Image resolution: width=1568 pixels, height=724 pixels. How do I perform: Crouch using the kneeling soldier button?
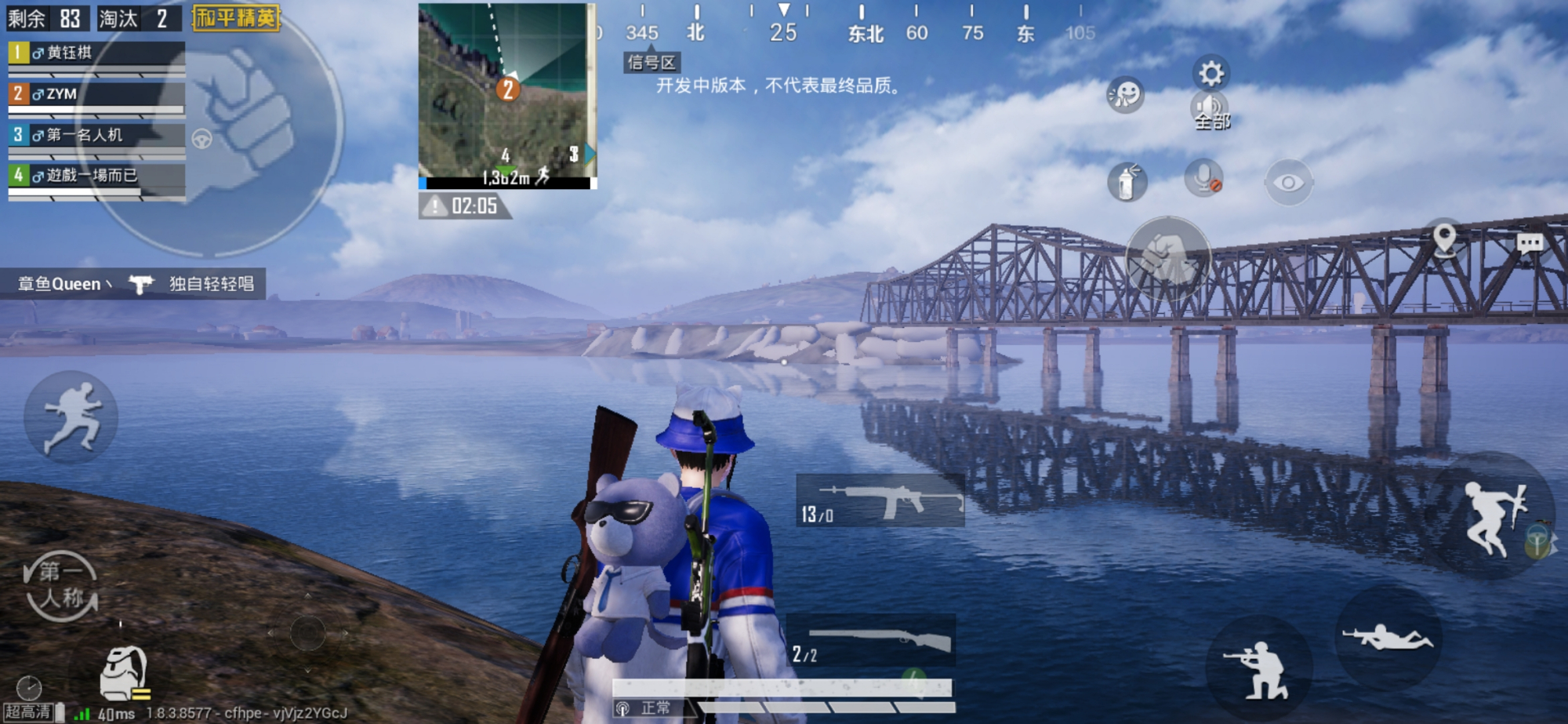click(1258, 669)
